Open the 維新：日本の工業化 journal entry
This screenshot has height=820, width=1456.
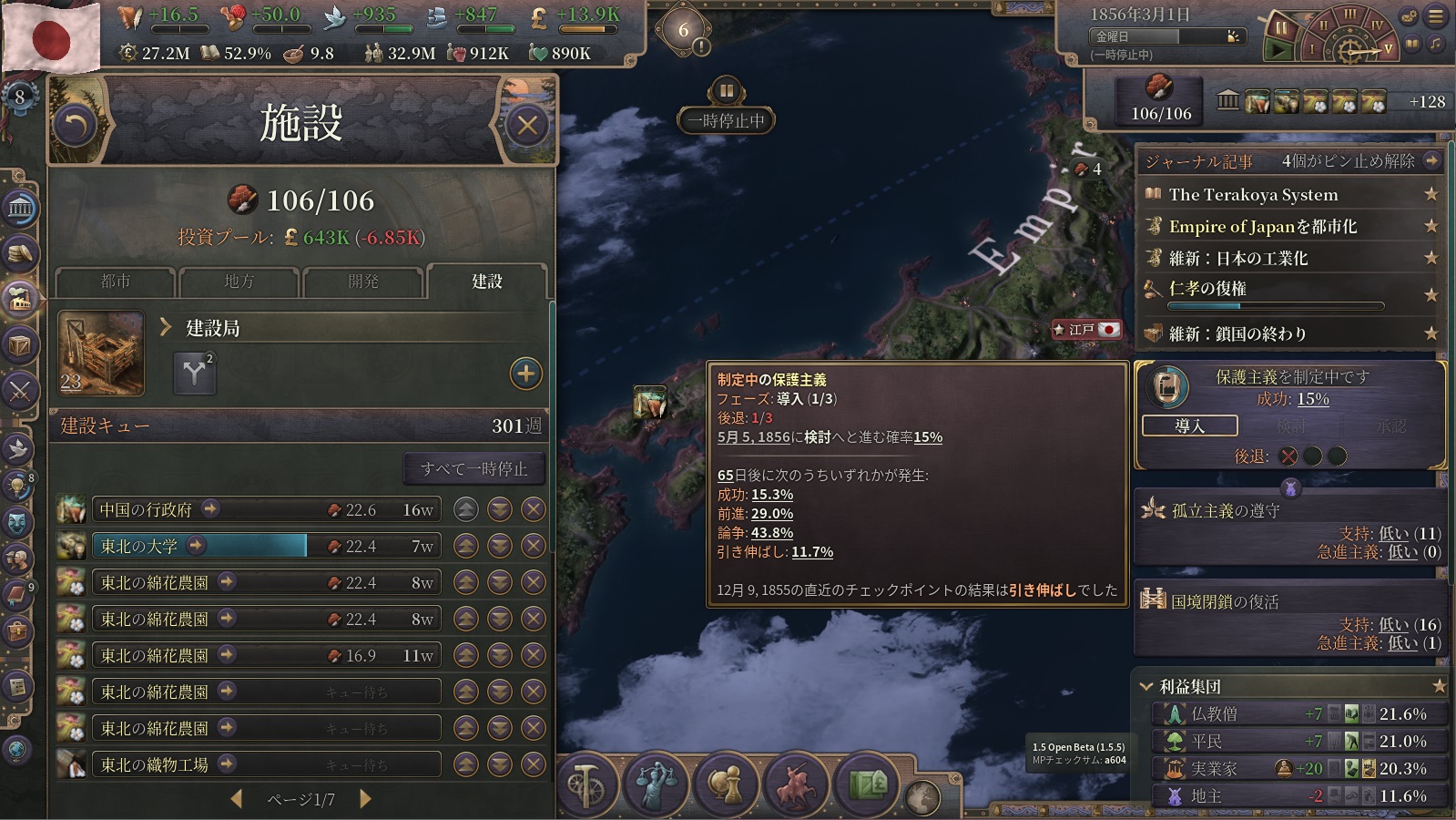1238,258
